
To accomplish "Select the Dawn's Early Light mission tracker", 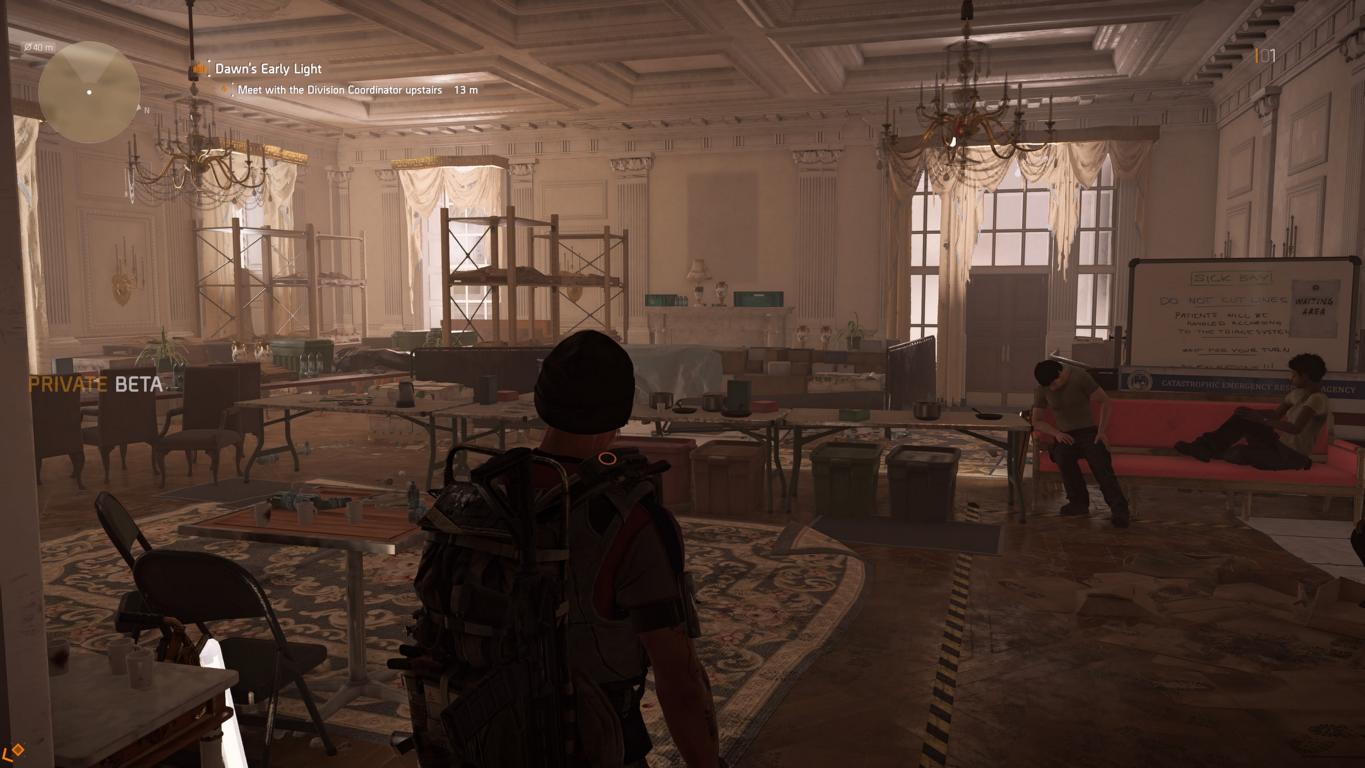I will [268, 69].
